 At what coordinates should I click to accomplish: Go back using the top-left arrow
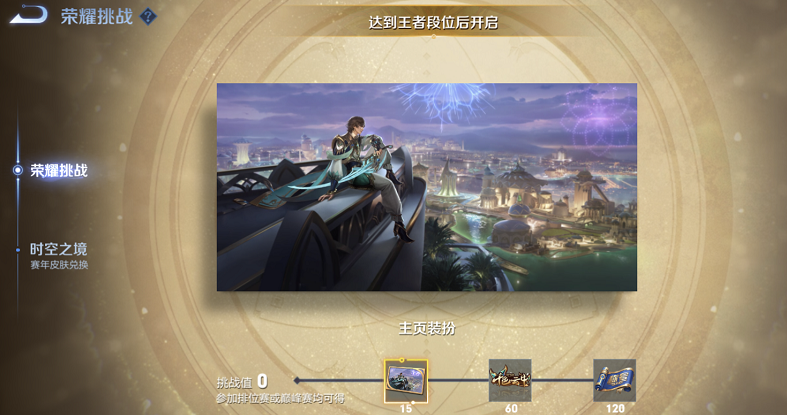[28, 15]
